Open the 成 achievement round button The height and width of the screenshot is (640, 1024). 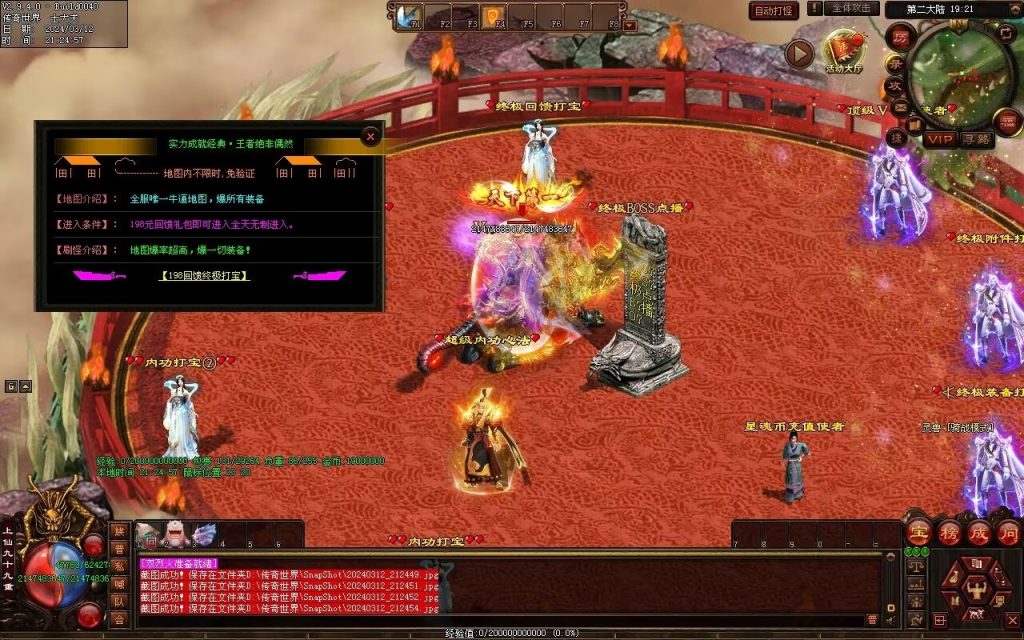tap(979, 531)
